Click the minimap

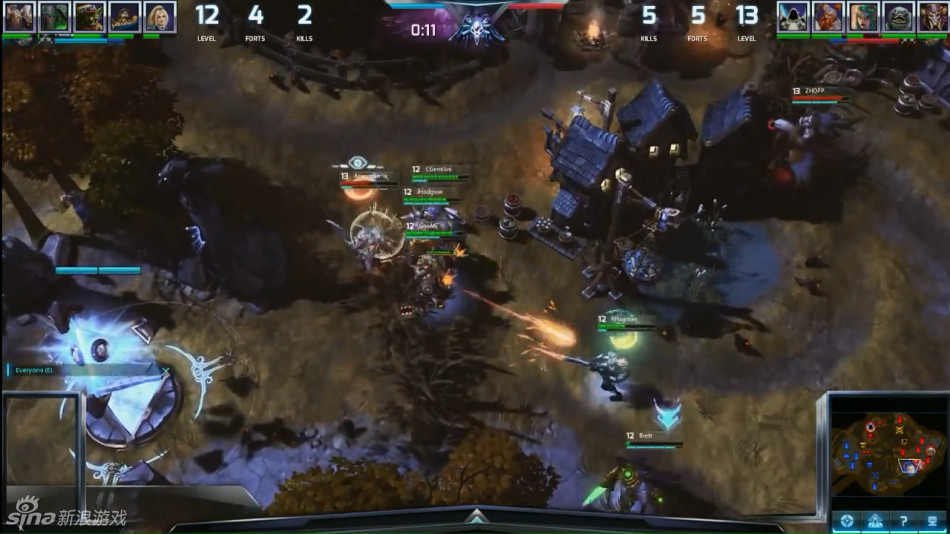coord(888,450)
